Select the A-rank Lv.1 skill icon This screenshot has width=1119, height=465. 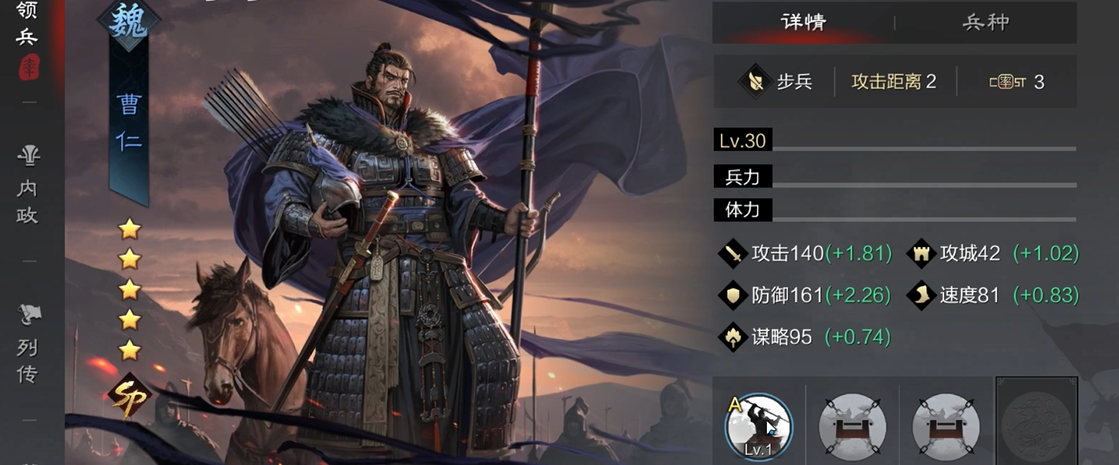(x=758, y=425)
